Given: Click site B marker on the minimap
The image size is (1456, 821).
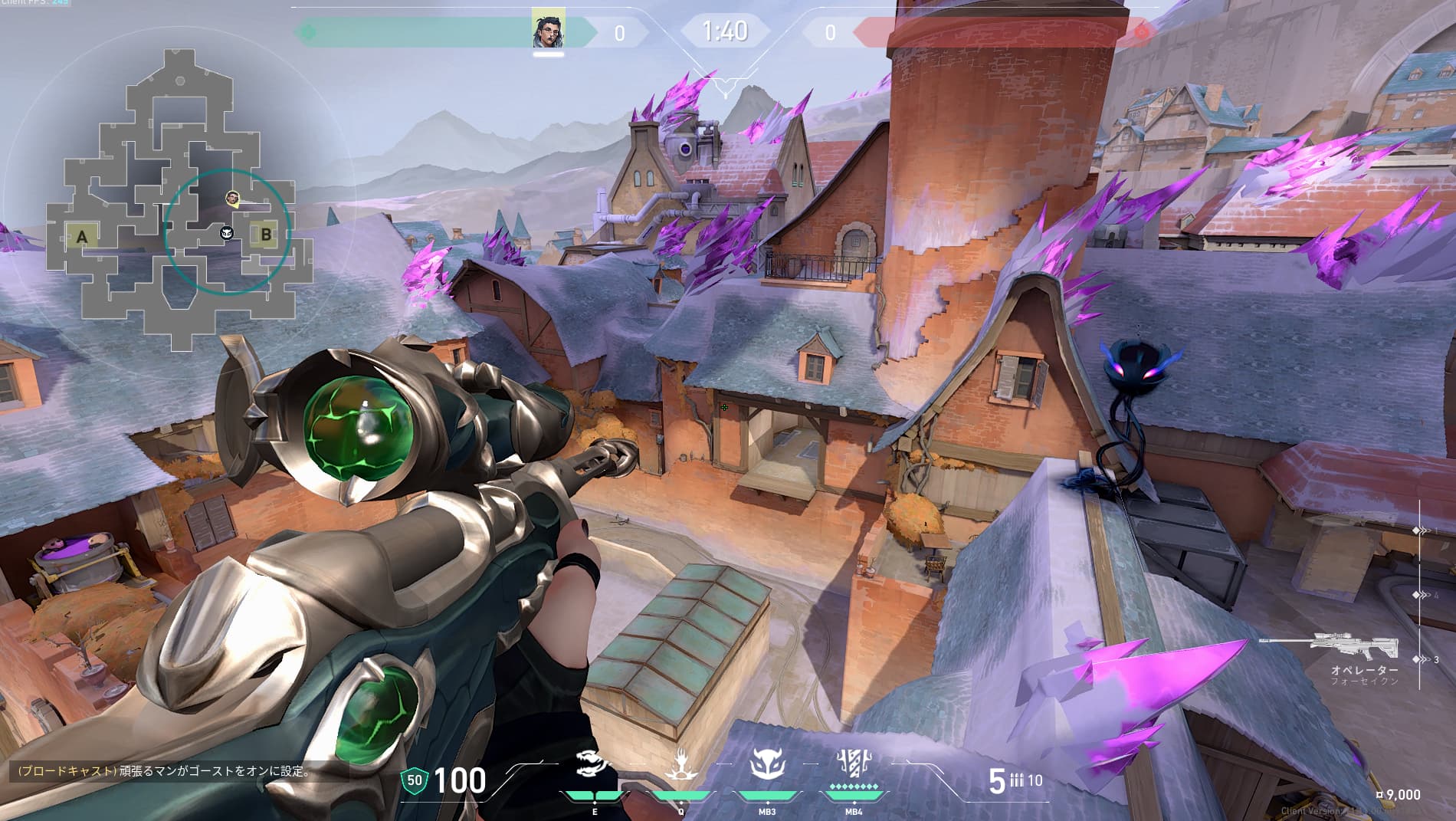Looking at the screenshot, I should click(266, 235).
